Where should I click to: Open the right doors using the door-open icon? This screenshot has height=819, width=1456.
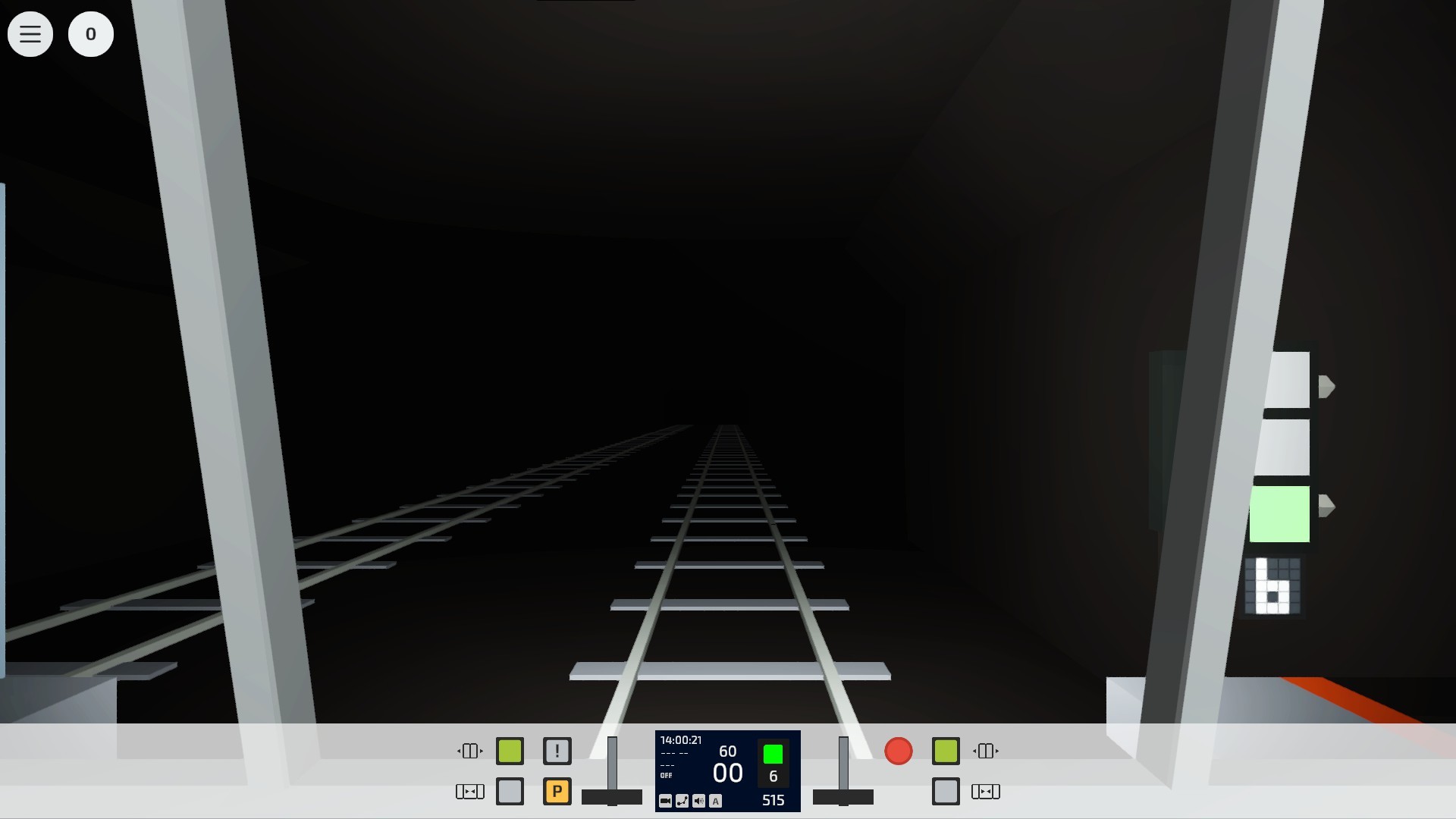[985, 751]
